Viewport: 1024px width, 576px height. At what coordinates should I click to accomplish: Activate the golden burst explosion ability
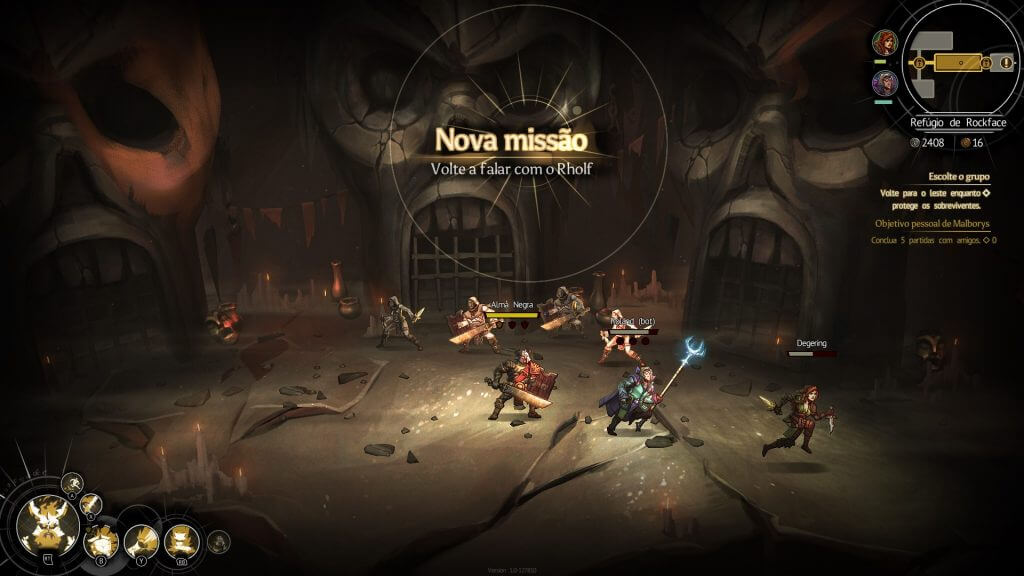101,543
